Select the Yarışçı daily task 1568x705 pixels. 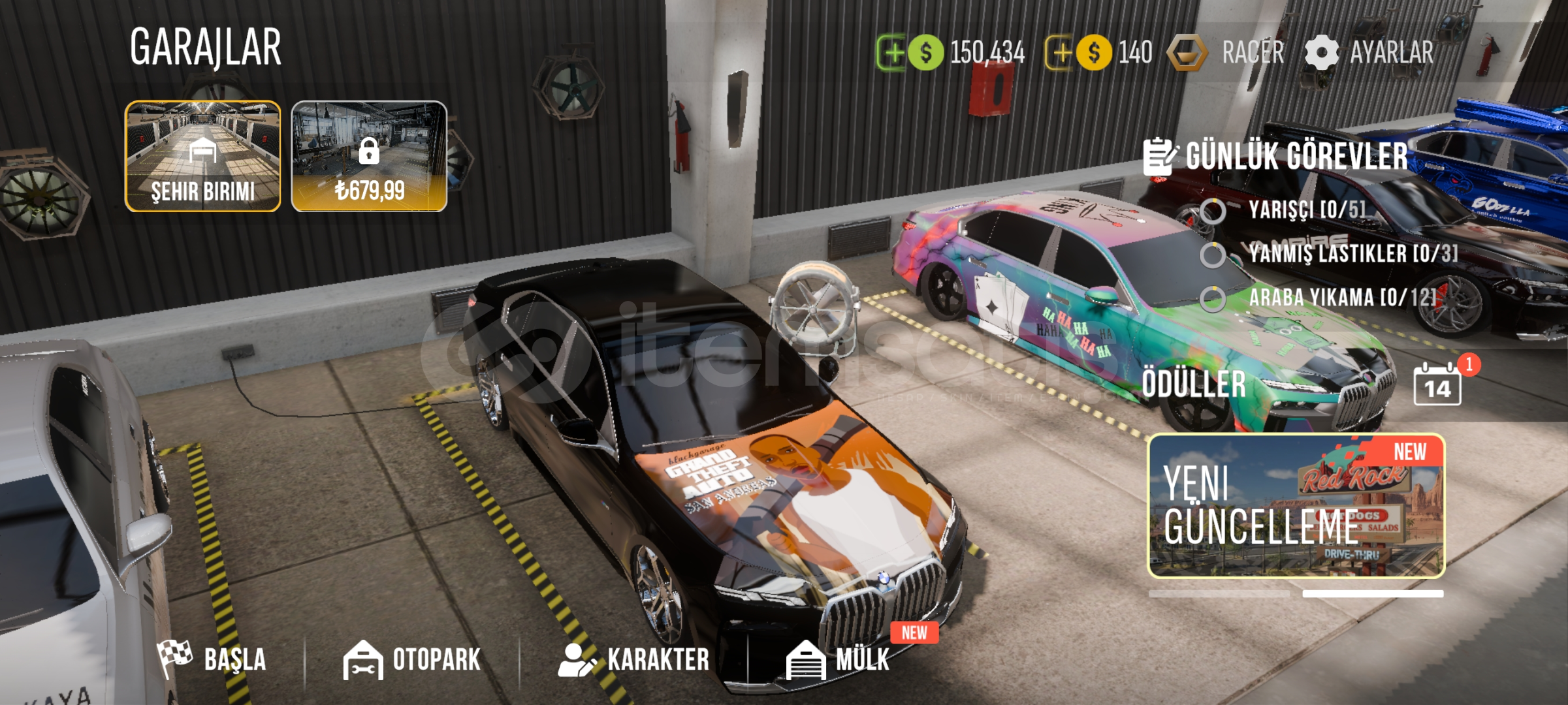coord(1305,210)
